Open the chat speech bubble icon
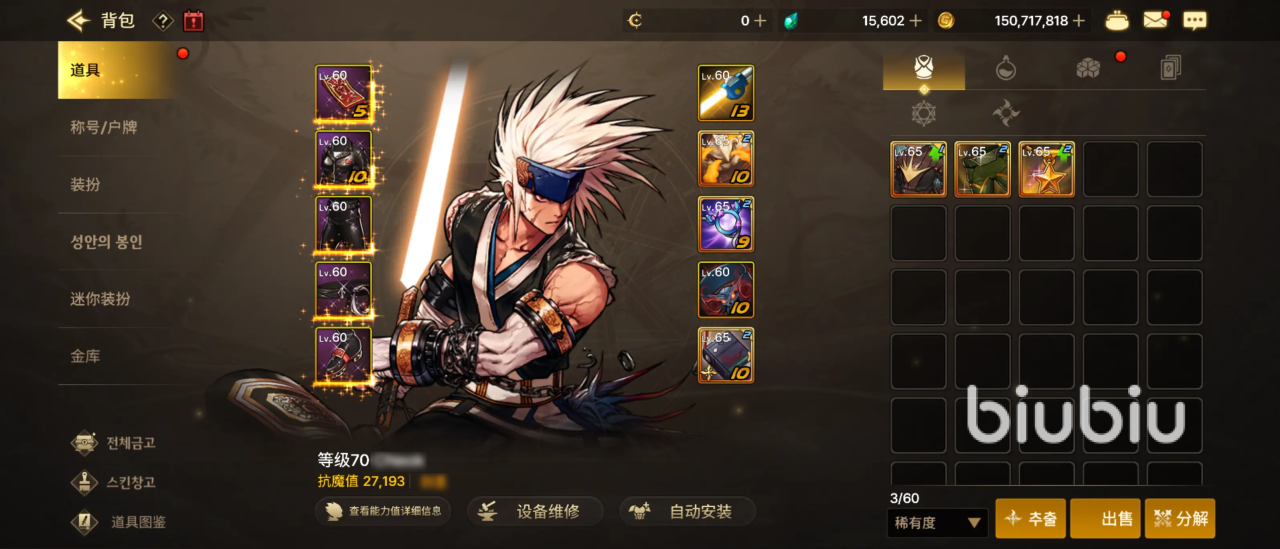The image size is (1280, 549). (1194, 20)
